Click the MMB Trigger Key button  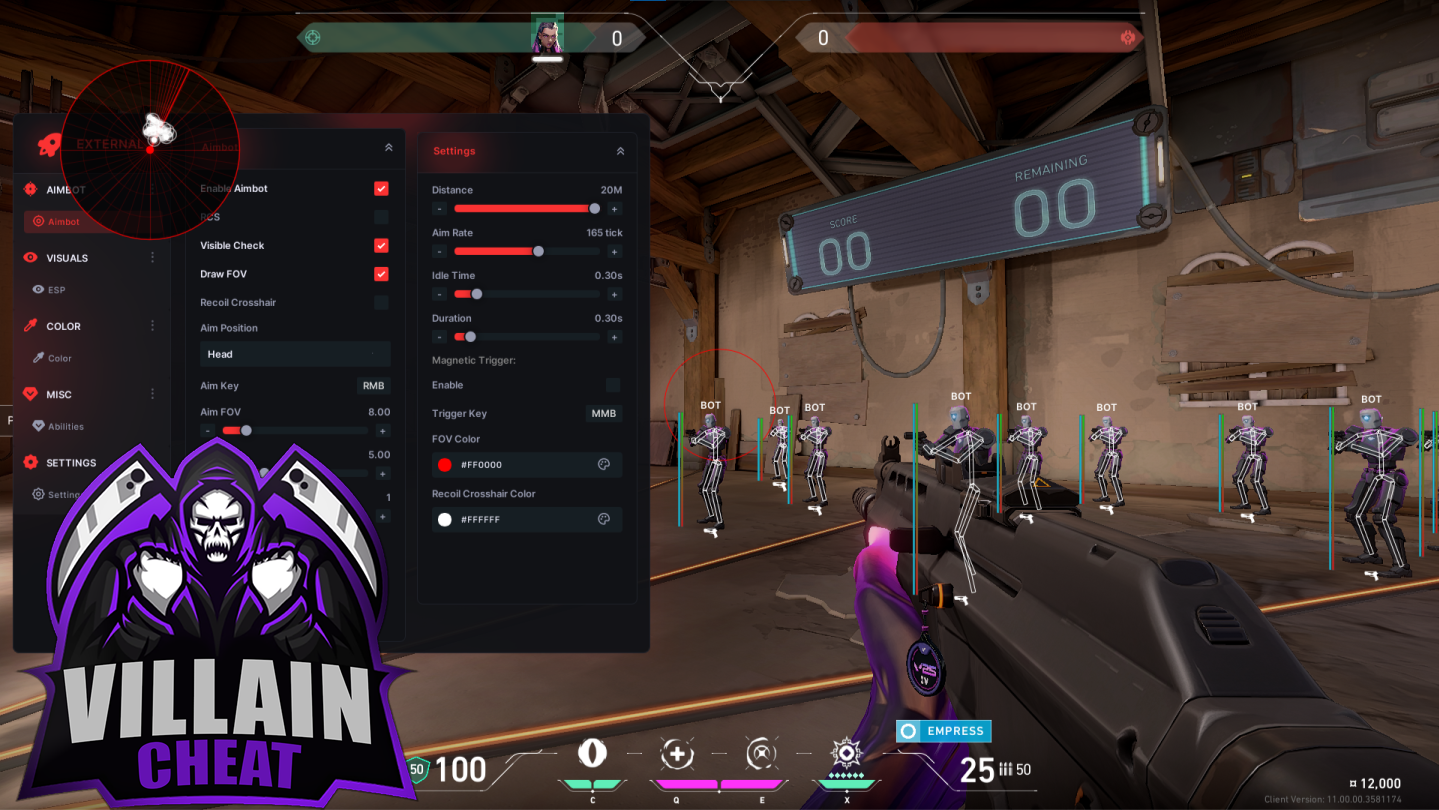point(603,413)
